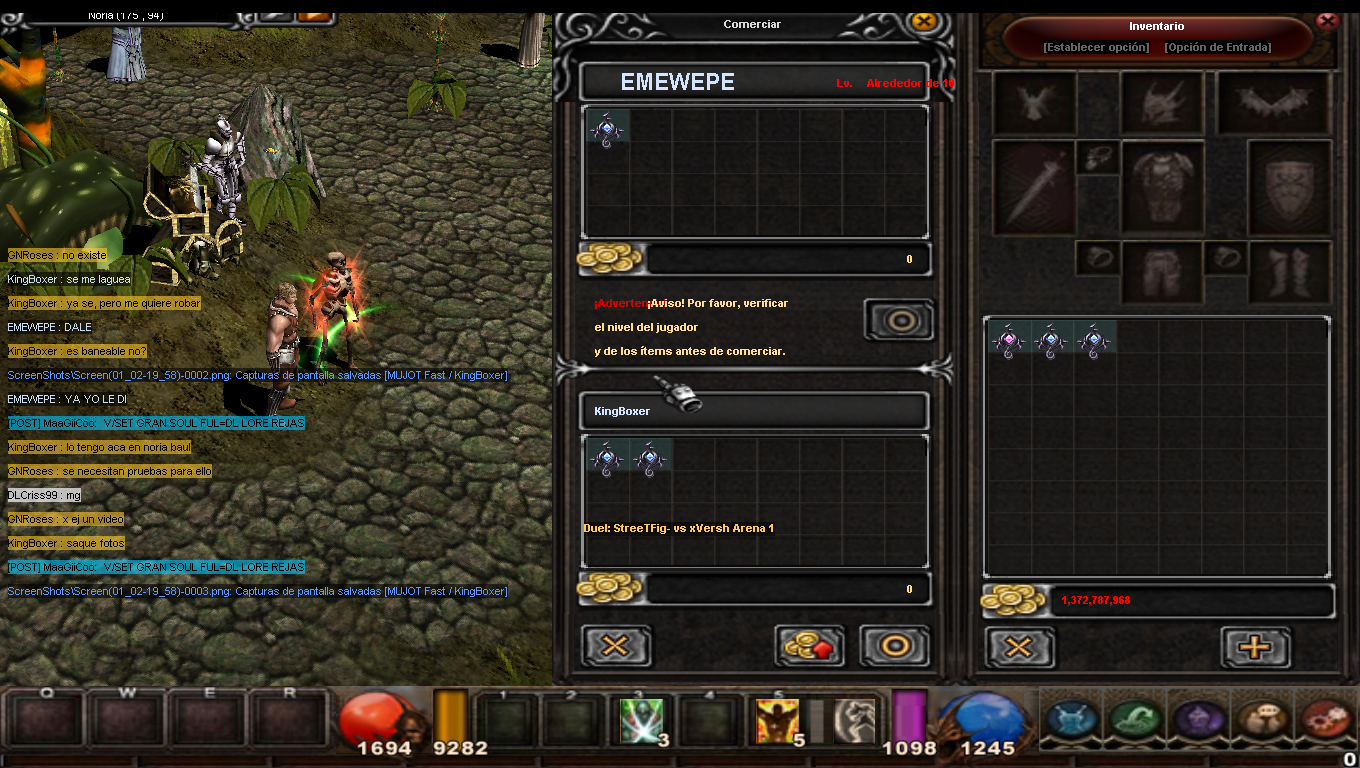Accept the trade with the bottom ring button
The height and width of the screenshot is (768, 1360).
click(895, 646)
